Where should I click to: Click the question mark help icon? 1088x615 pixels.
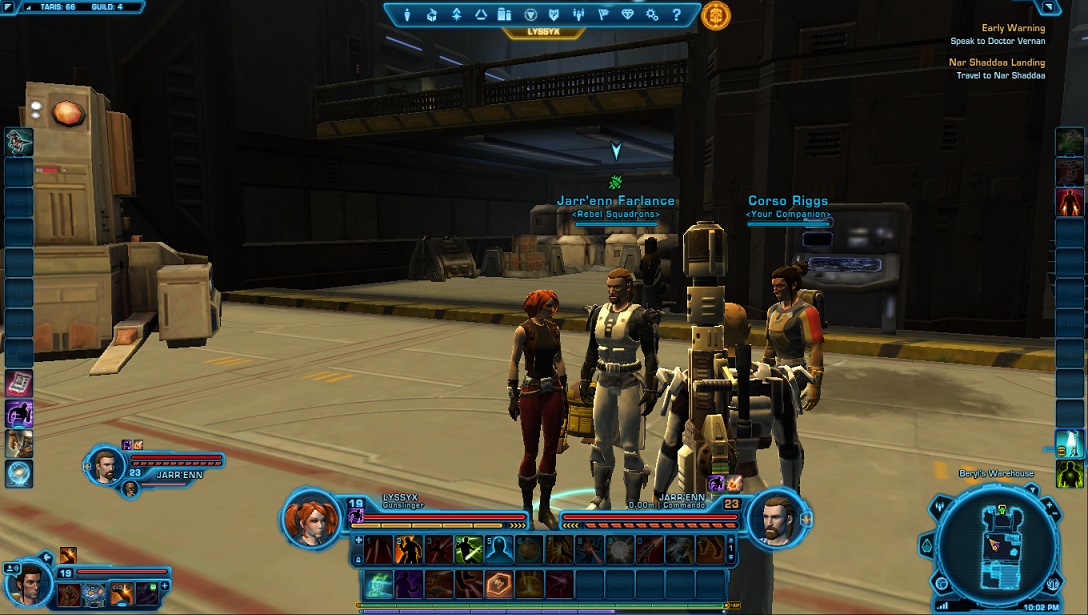point(677,15)
